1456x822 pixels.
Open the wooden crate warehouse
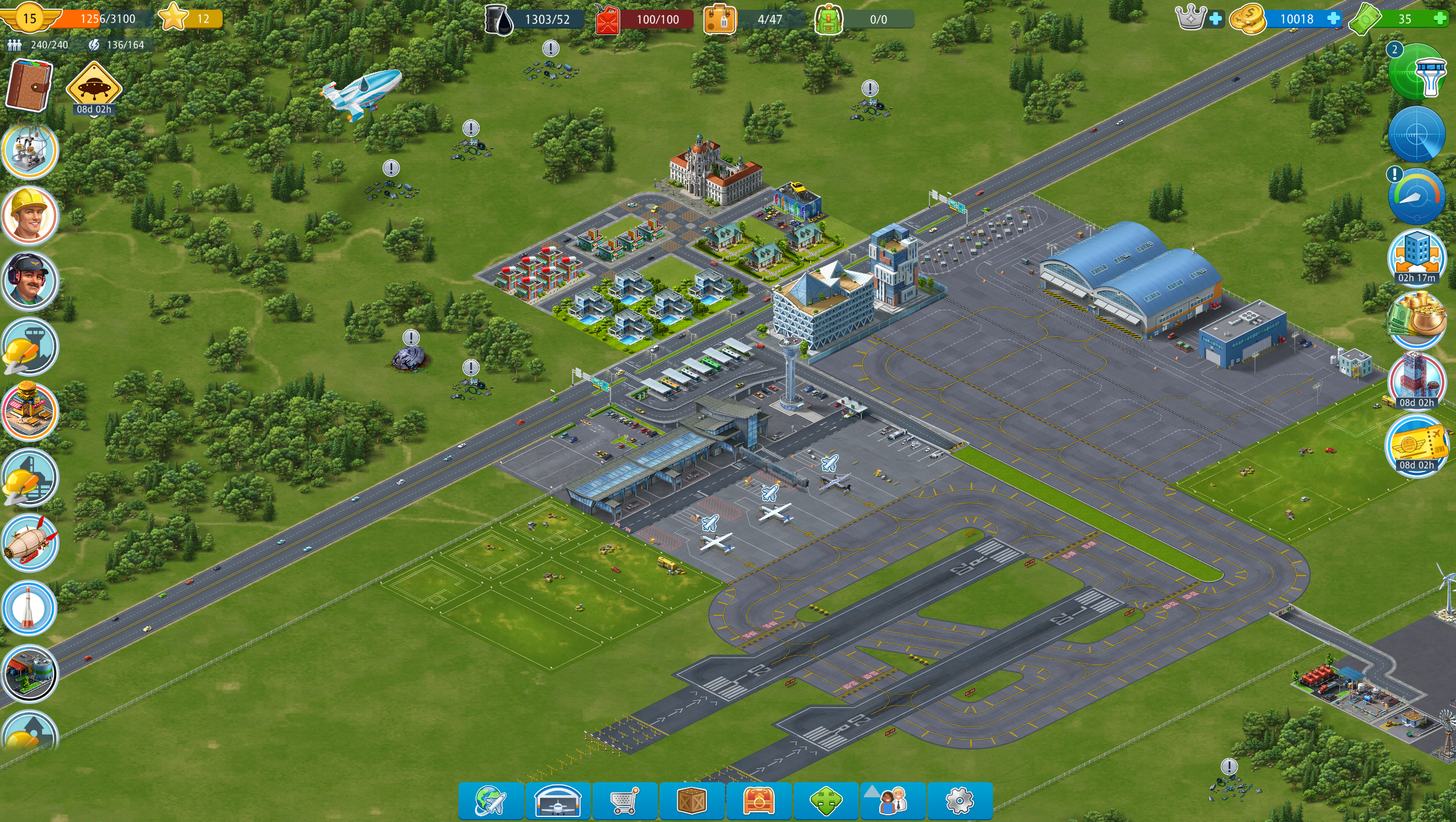point(691,800)
